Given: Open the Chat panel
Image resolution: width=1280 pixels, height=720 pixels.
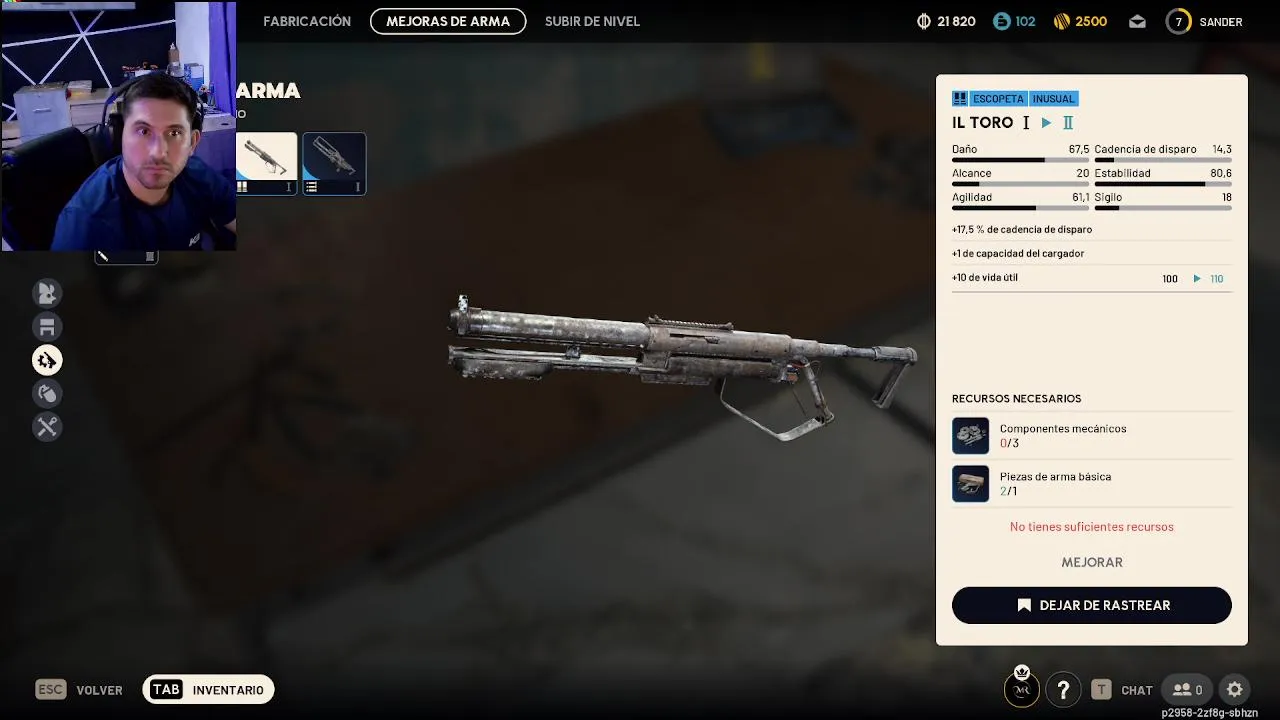Looking at the screenshot, I should tap(1122, 690).
